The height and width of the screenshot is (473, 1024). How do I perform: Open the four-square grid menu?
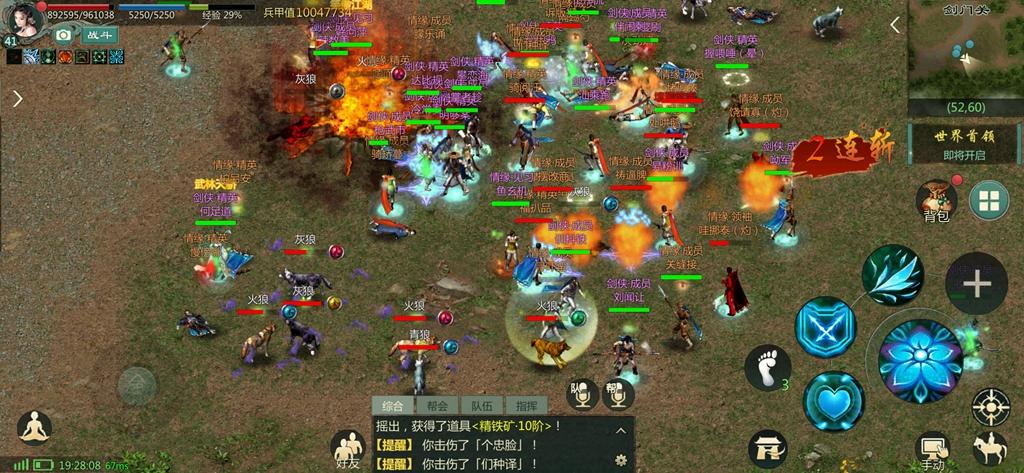988,200
